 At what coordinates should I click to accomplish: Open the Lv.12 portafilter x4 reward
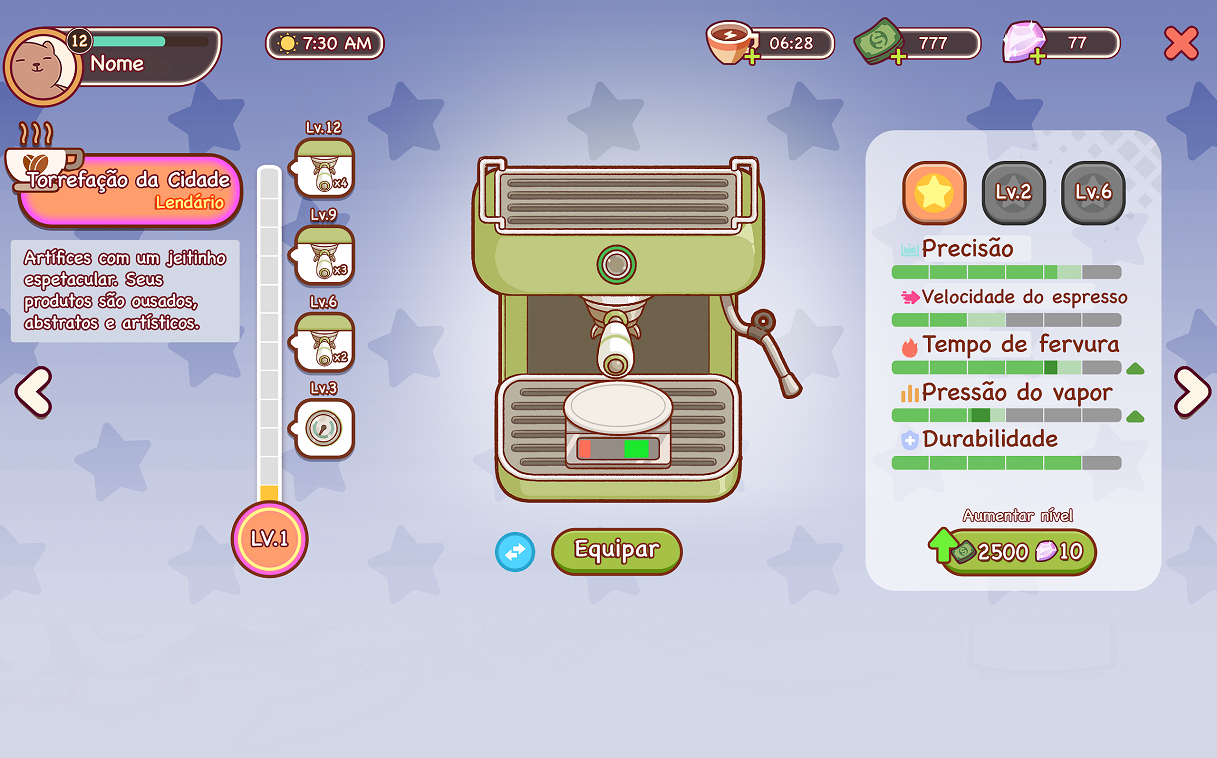[325, 169]
